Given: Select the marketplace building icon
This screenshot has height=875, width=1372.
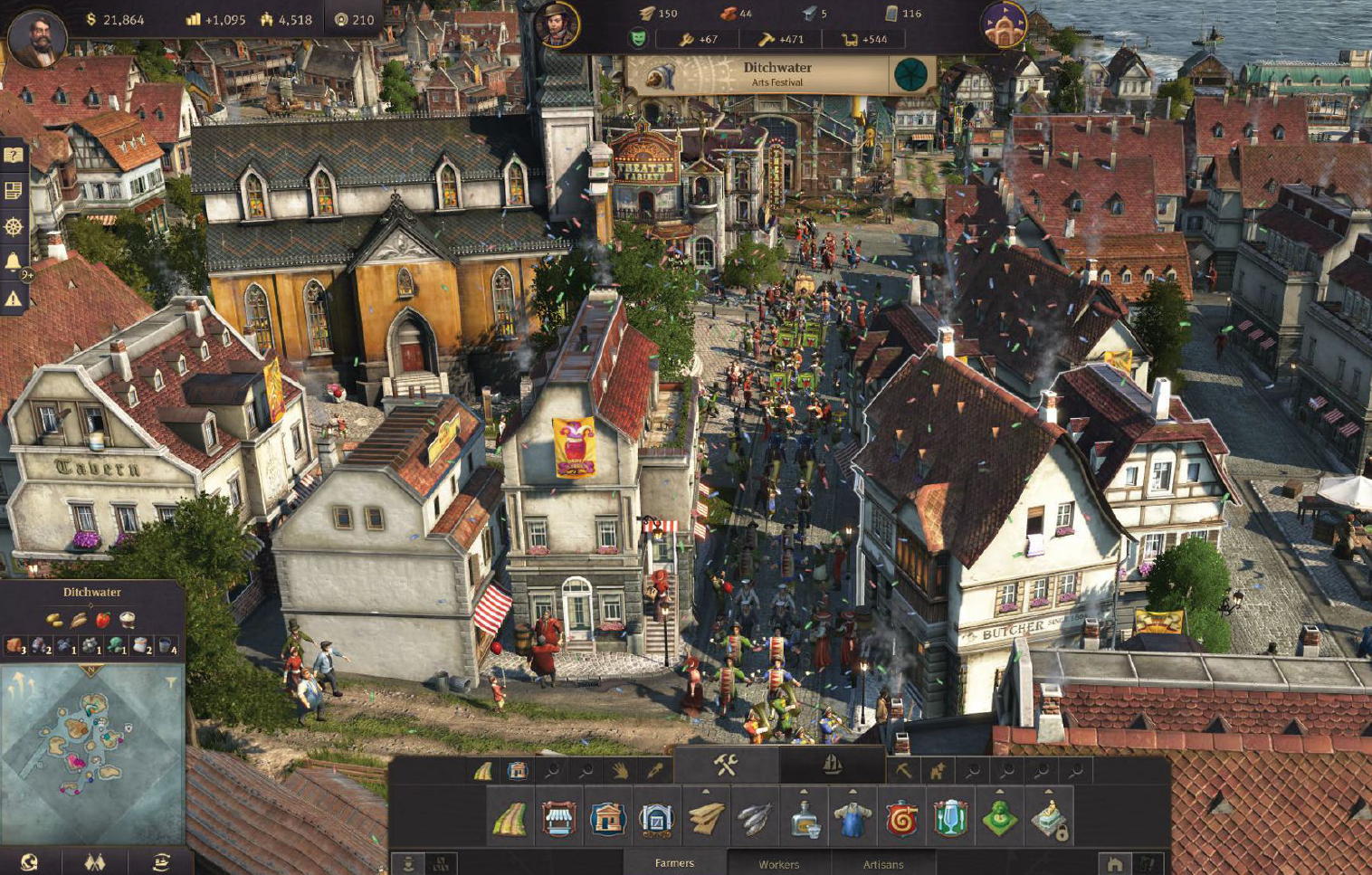Looking at the screenshot, I should pos(559,819).
